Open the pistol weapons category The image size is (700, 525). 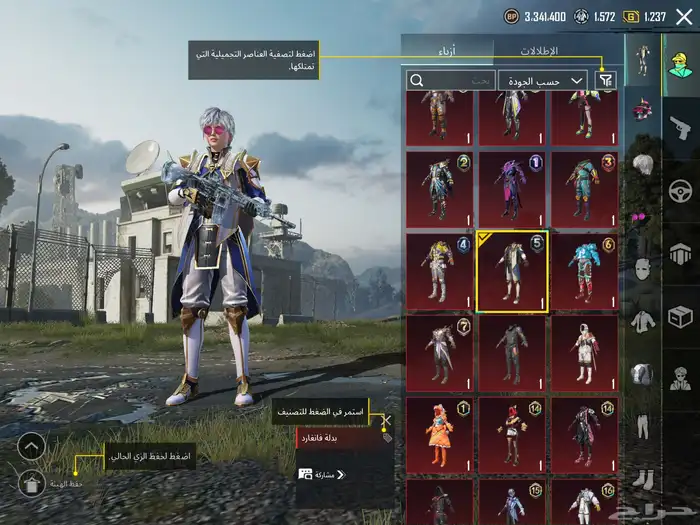[680, 126]
